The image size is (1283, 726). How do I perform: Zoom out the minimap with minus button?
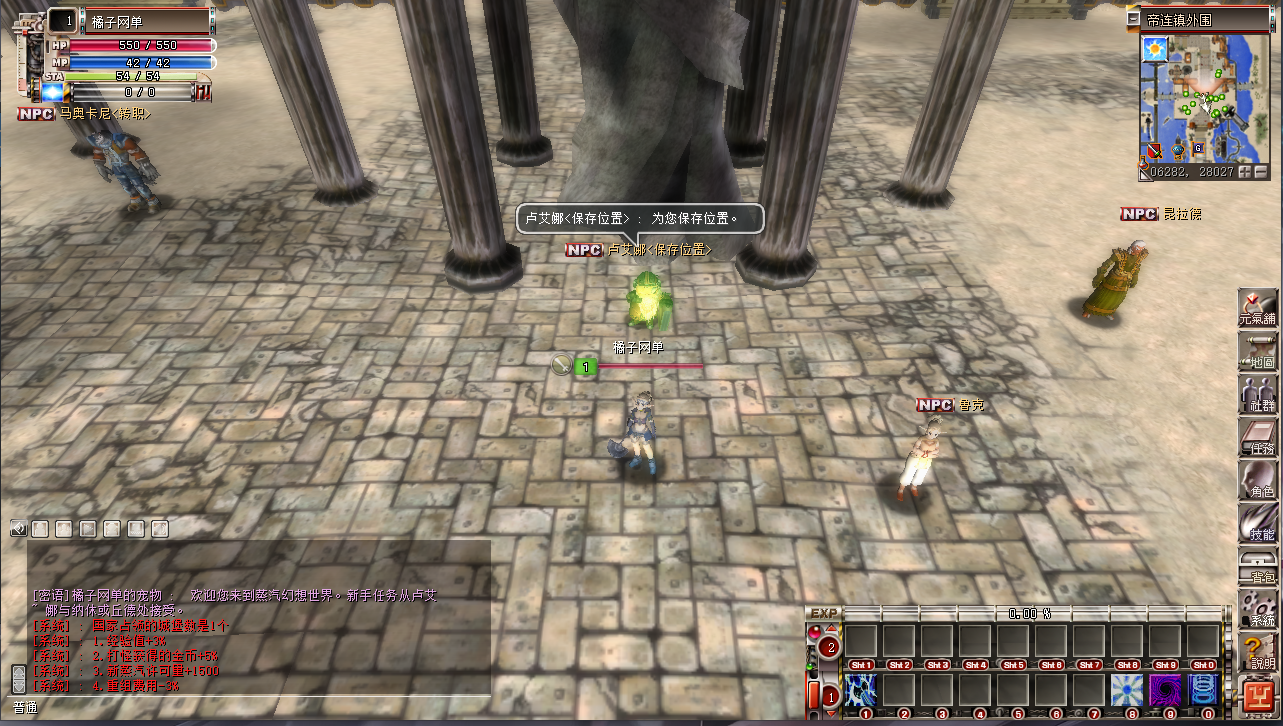(1261, 172)
